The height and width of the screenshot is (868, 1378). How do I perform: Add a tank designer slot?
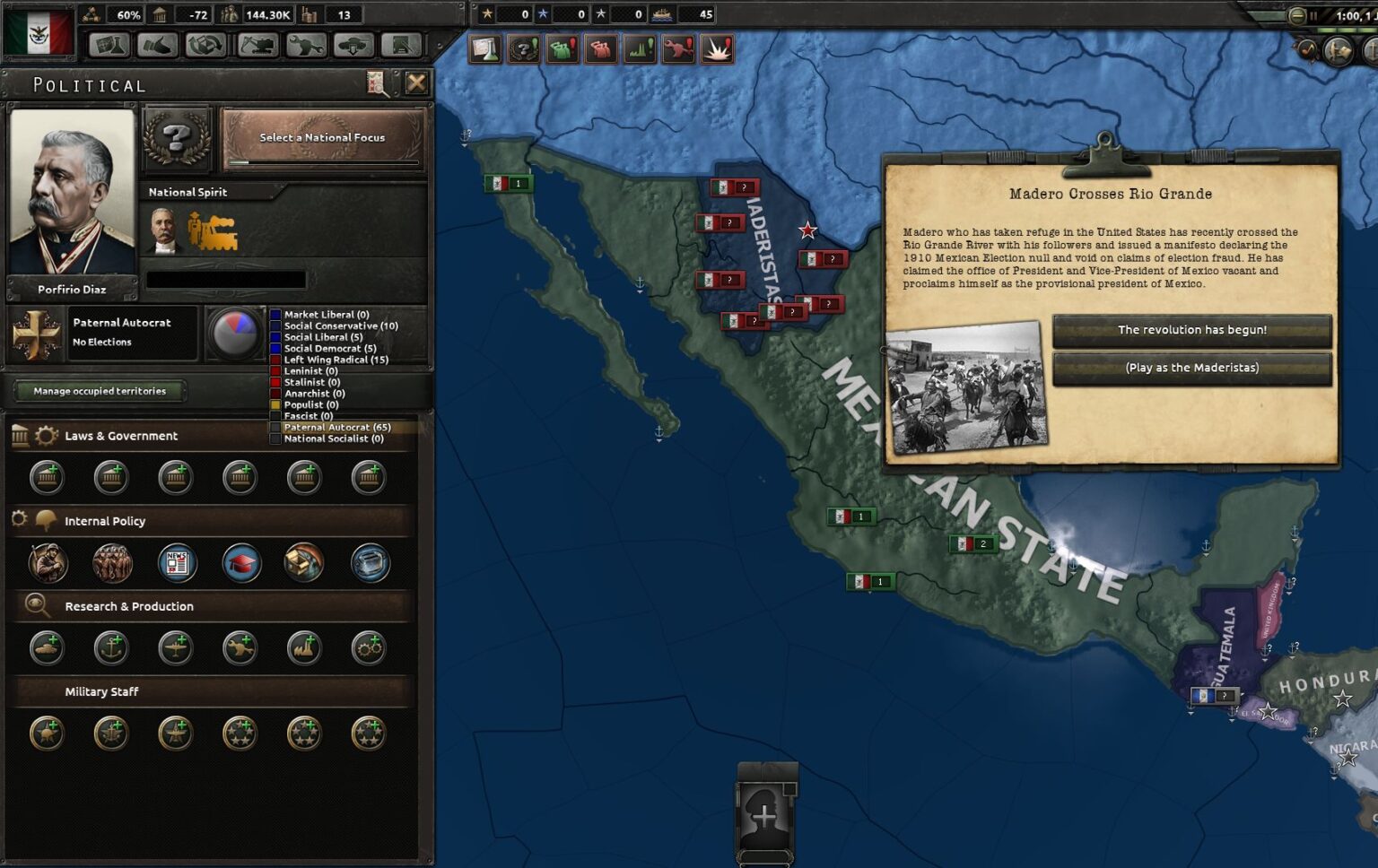(x=47, y=648)
